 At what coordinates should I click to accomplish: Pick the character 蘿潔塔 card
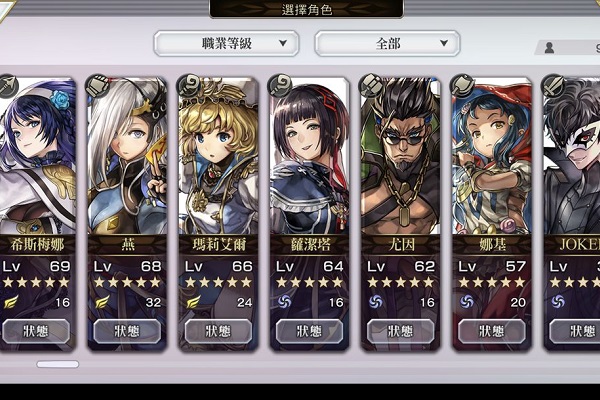point(310,160)
